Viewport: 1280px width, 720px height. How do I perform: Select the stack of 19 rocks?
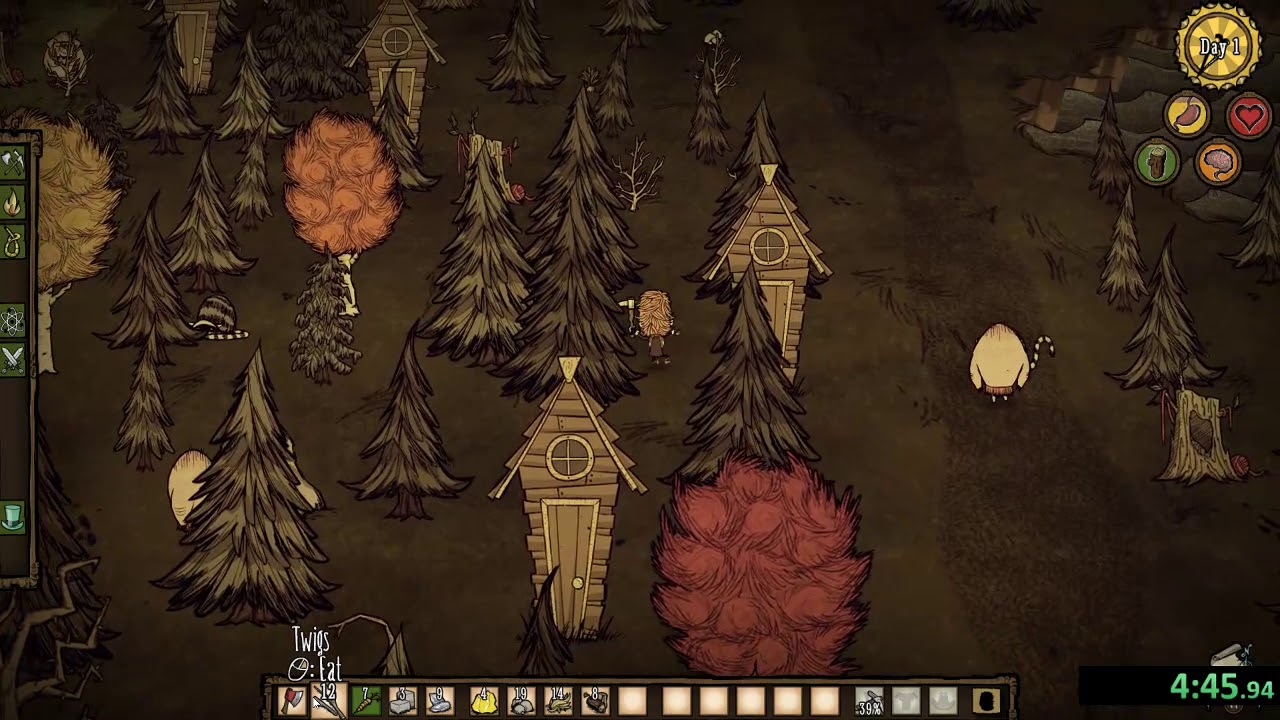tap(521, 701)
